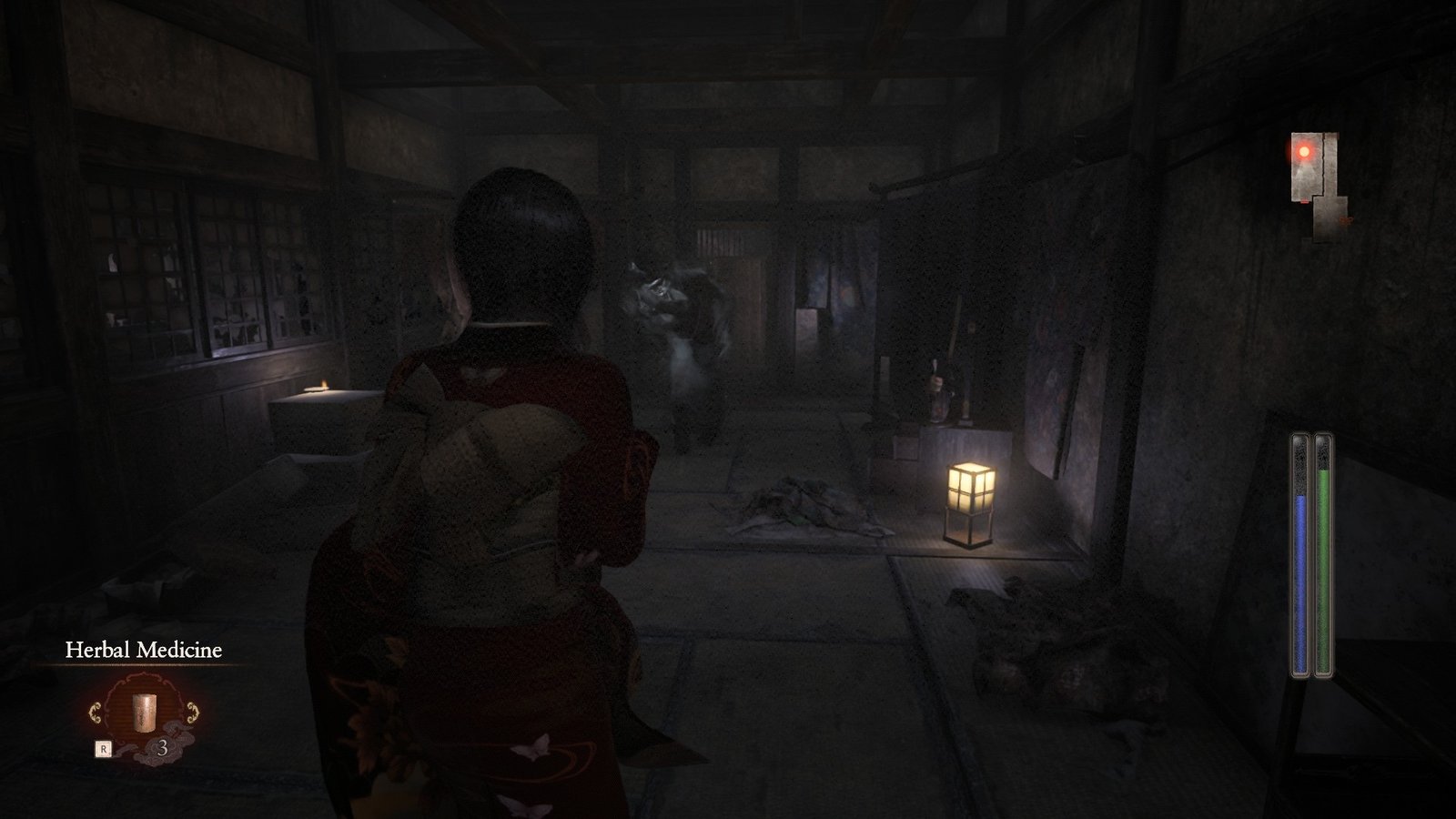Select the Herbal Medicine title text

[144, 650]
